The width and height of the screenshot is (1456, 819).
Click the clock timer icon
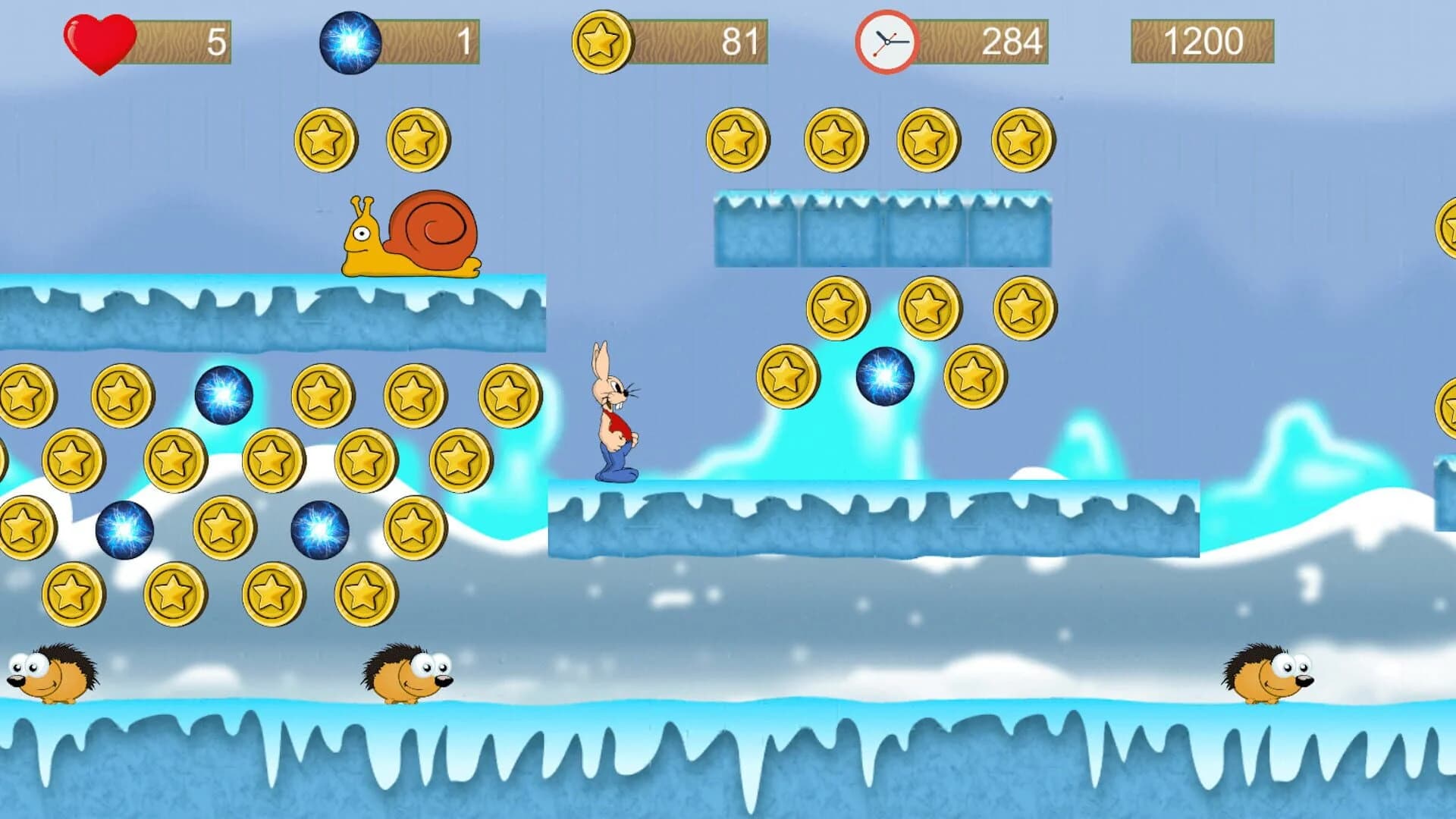(886, 42)
